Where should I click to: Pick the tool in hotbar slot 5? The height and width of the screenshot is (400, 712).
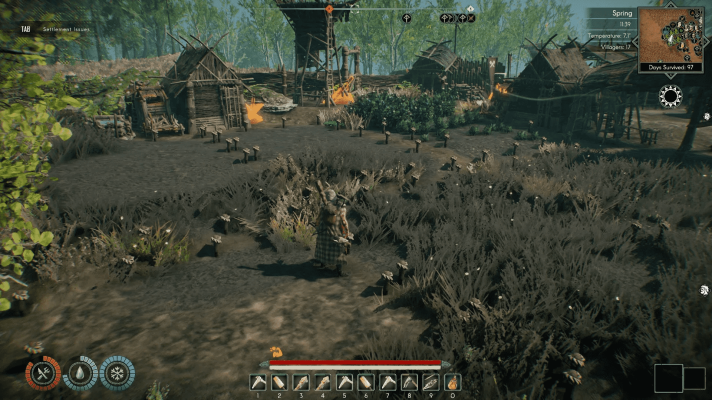[344, 381]
